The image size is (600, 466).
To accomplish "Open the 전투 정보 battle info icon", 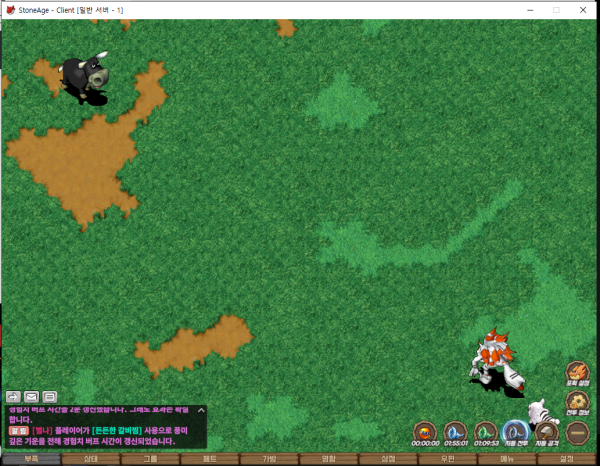I will click(577, 403).
